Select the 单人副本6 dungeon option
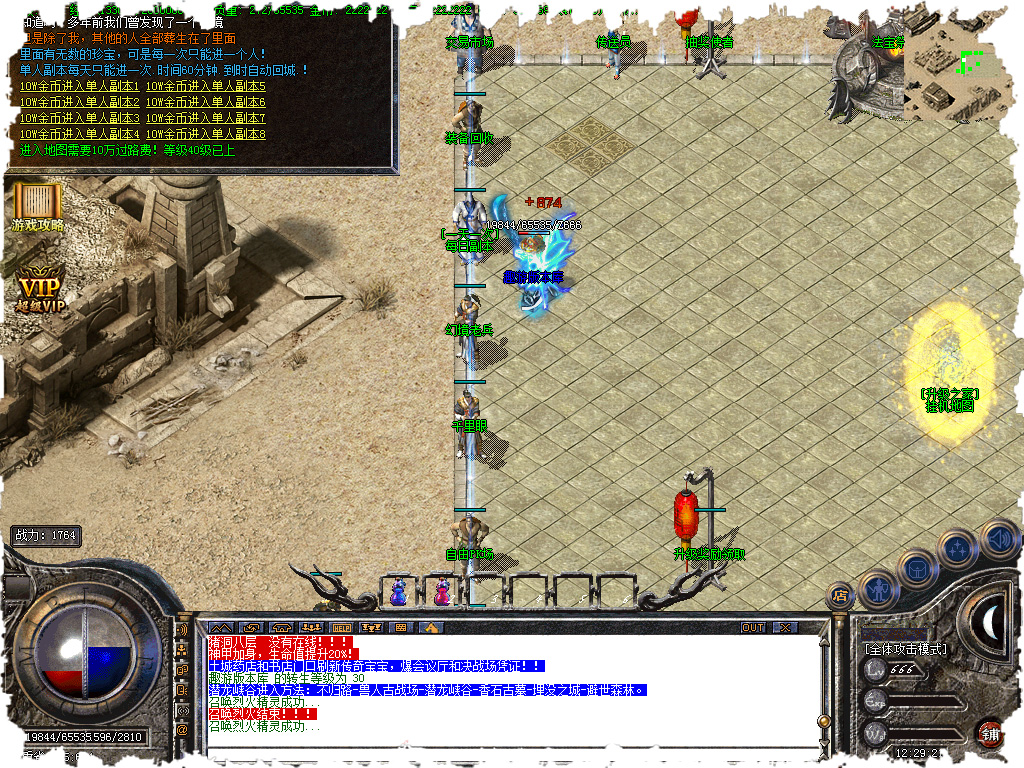The width and height of the screenshot is (1024, 768). (x=206, y=102)
